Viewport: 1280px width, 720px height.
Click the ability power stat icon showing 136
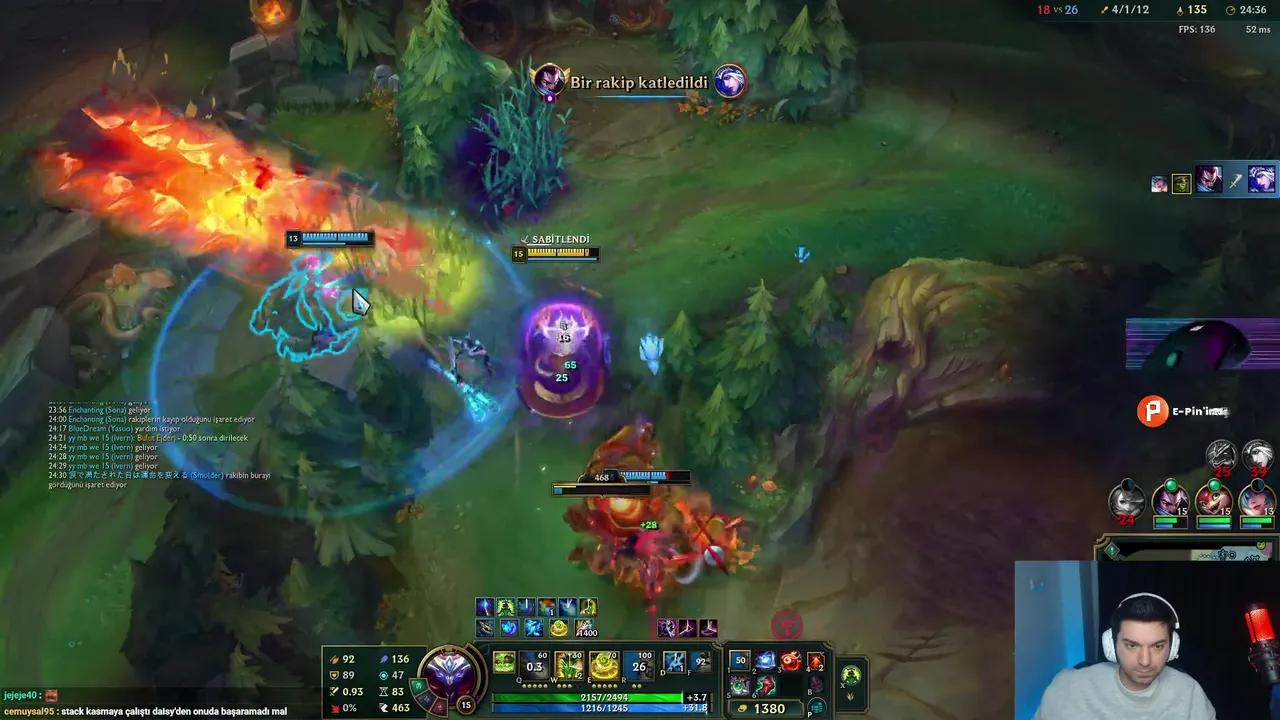[384, 659]
